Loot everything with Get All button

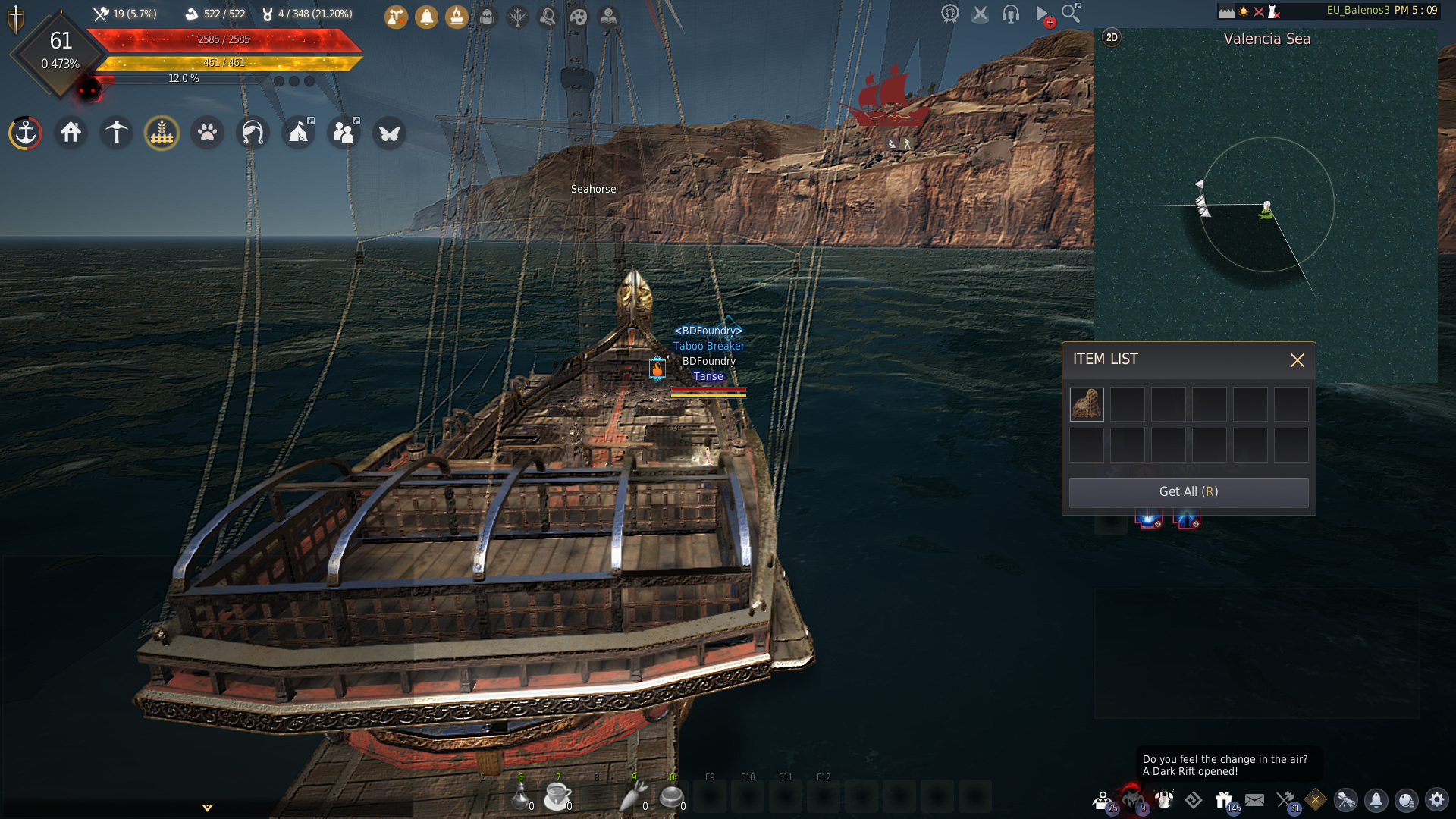[x=1188, y=492]
